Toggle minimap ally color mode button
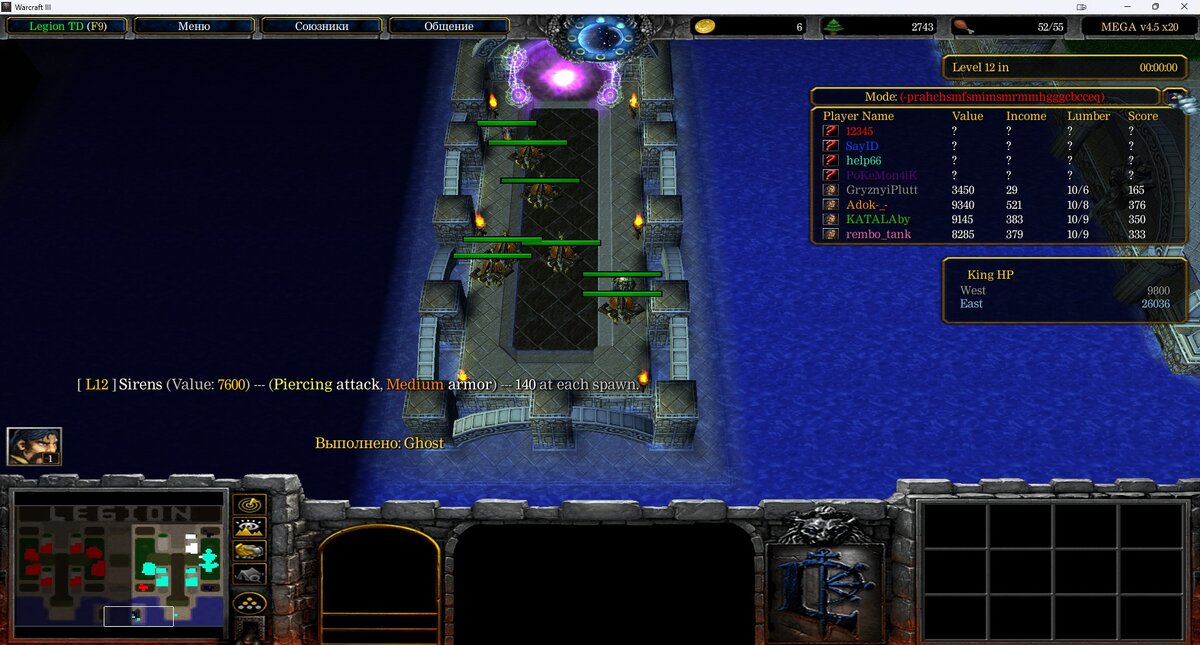The image size is (1200, 645). 249,551
